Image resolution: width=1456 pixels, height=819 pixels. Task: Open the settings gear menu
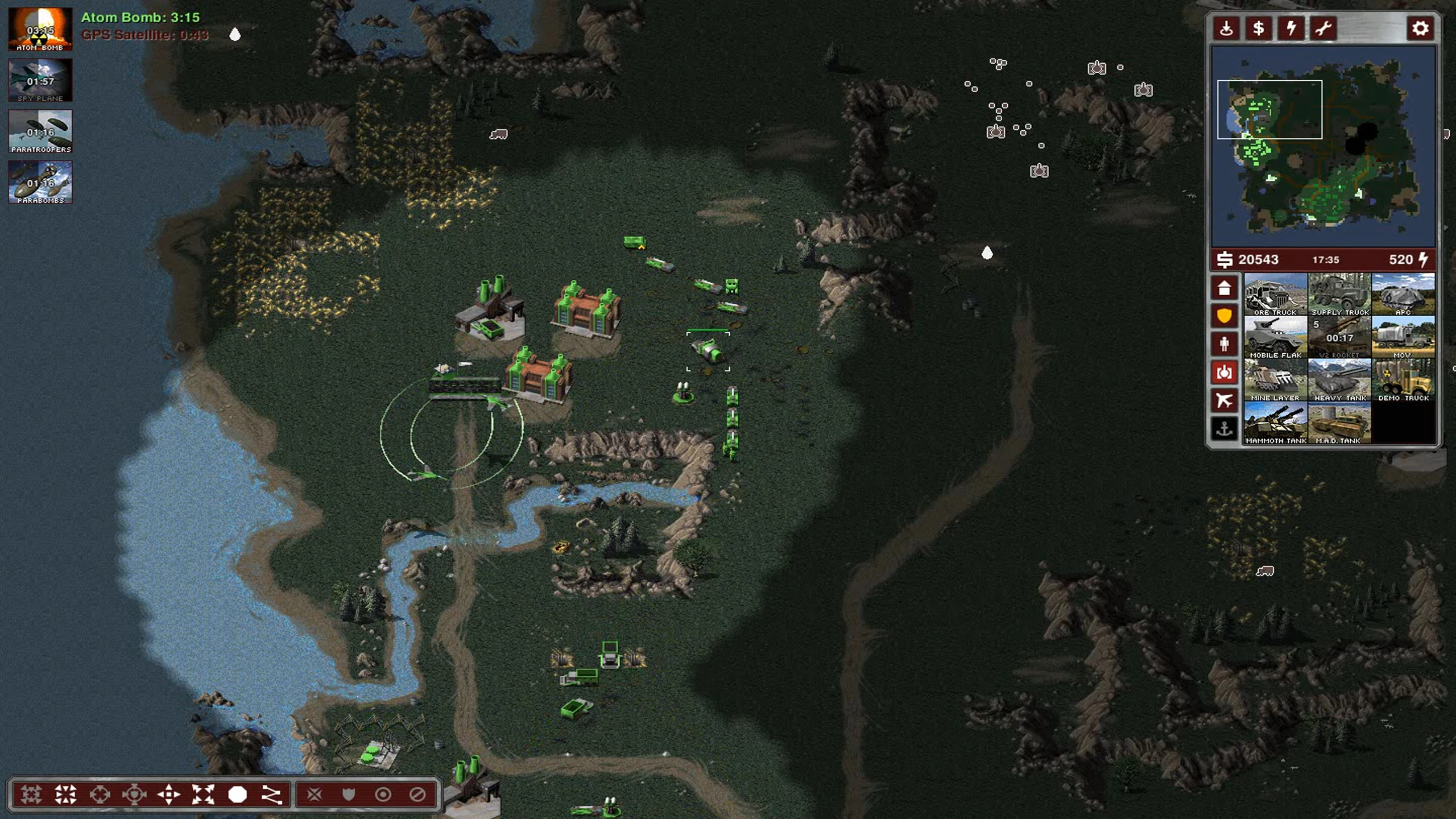tap(1420, 28)
